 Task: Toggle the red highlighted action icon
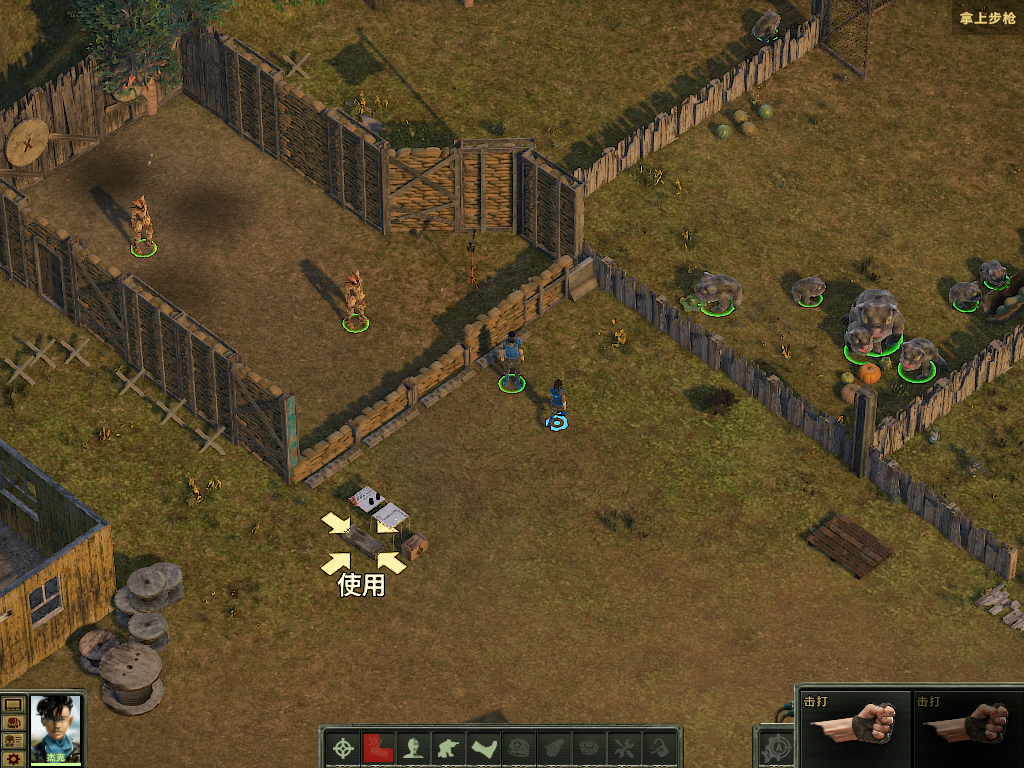pos(378,748)
